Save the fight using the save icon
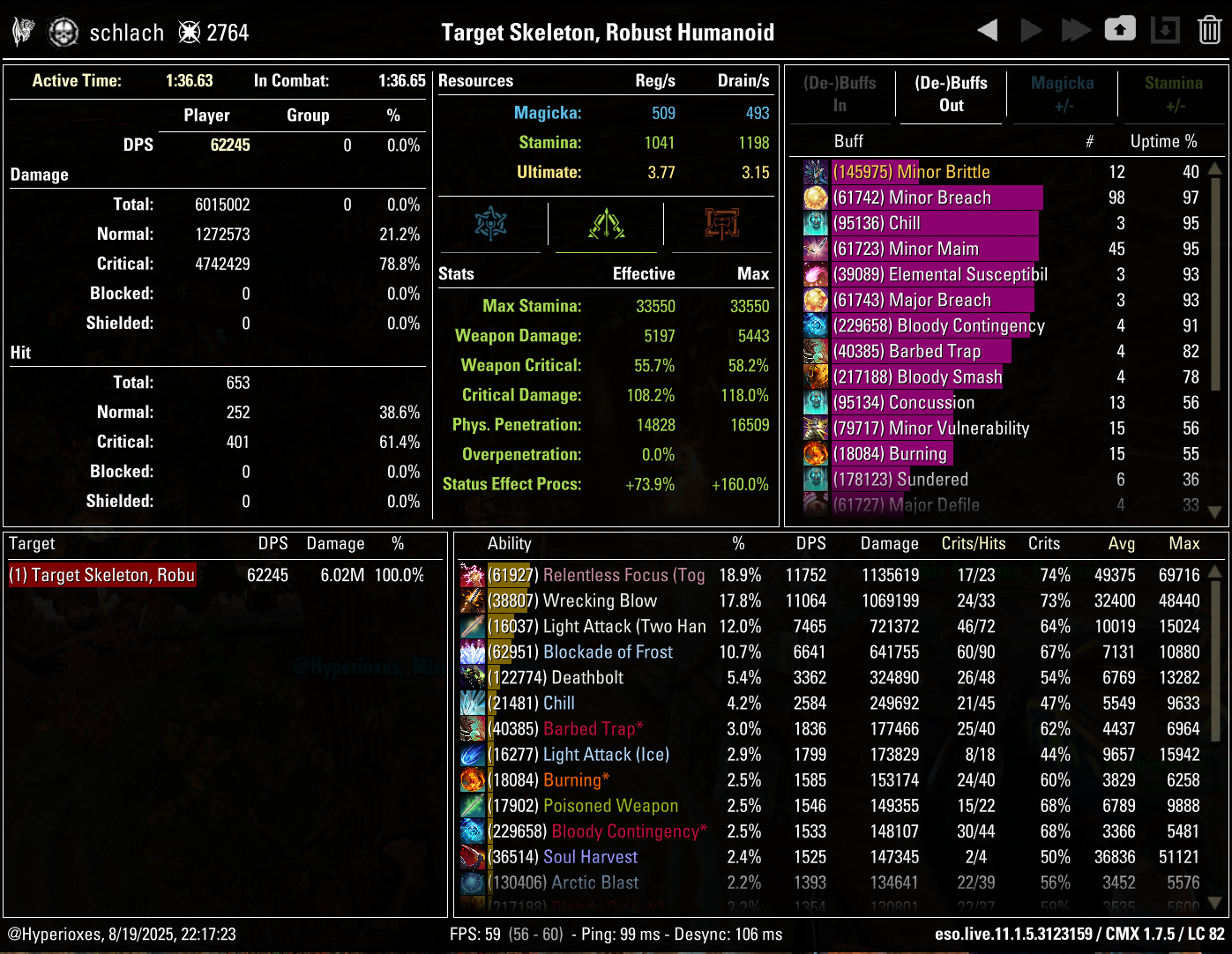1232x954 pixels. coord(1165,29)
